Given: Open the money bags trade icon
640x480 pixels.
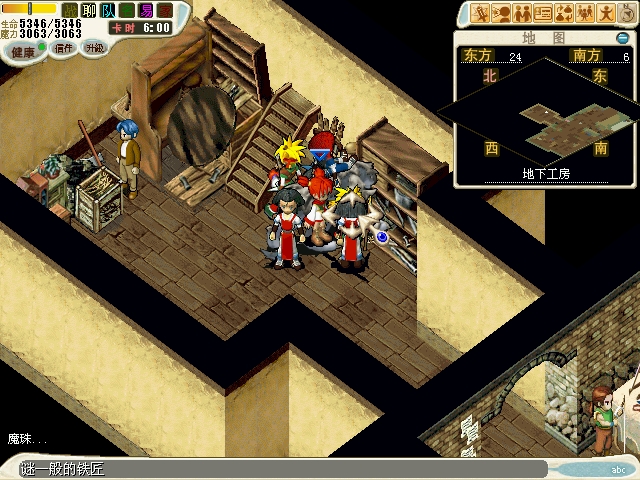Looking at the screenshot, I should [564, 13].
